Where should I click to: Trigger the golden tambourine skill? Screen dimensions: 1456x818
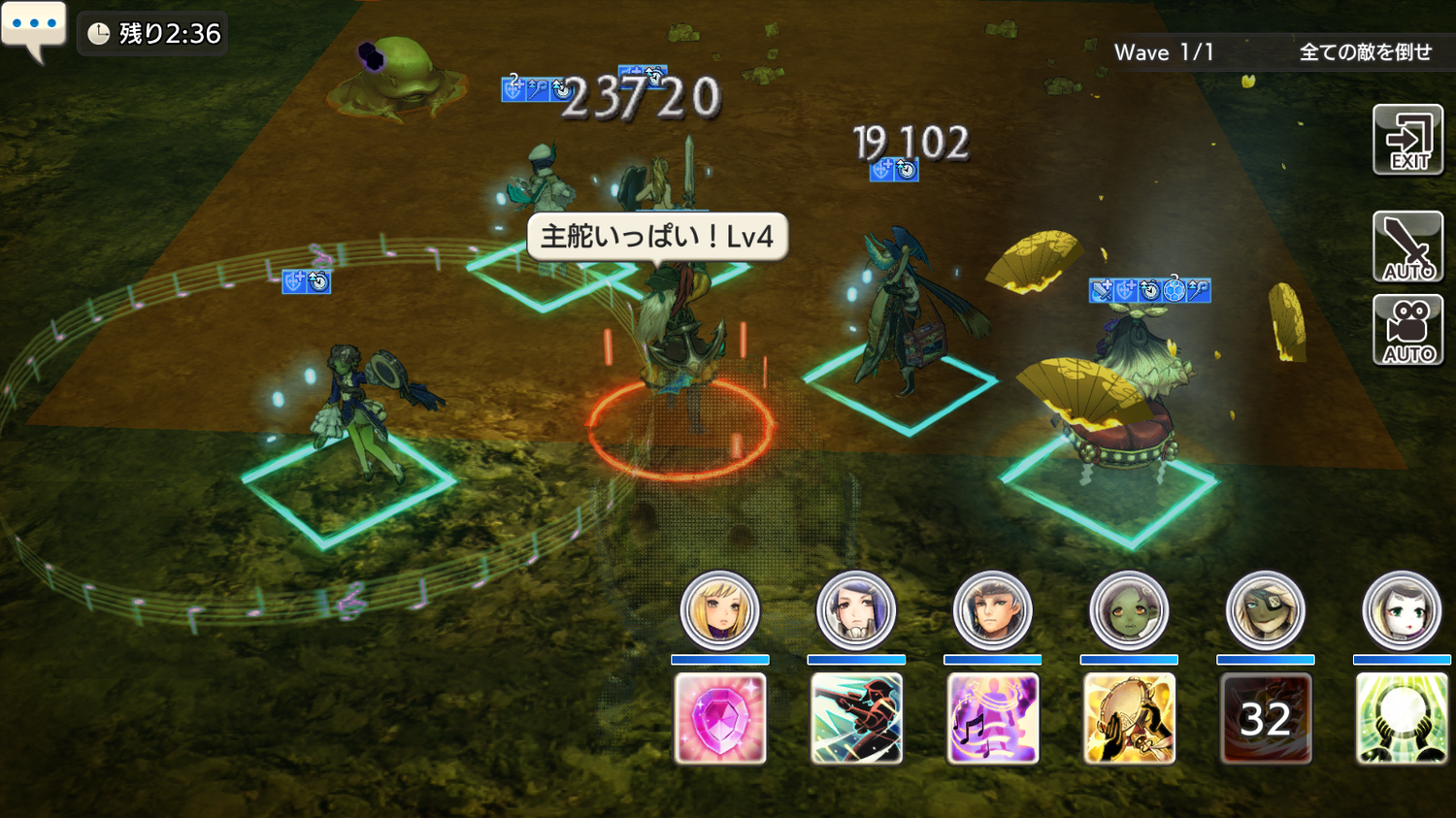pyautogui.click(x=1129, y=718)
